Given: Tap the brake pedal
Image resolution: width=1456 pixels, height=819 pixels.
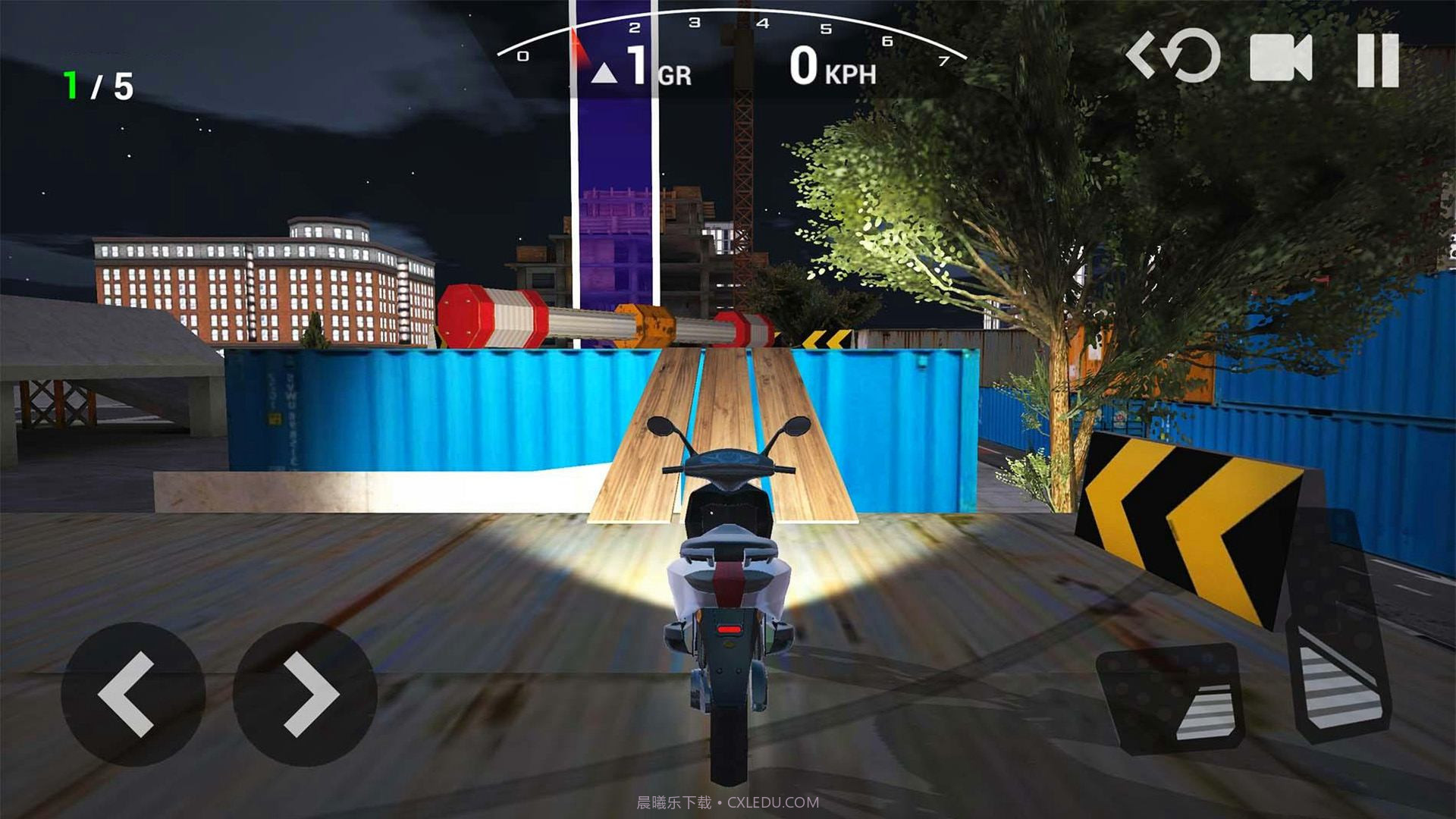Looking at the screenshot, I should (1172, 699).
